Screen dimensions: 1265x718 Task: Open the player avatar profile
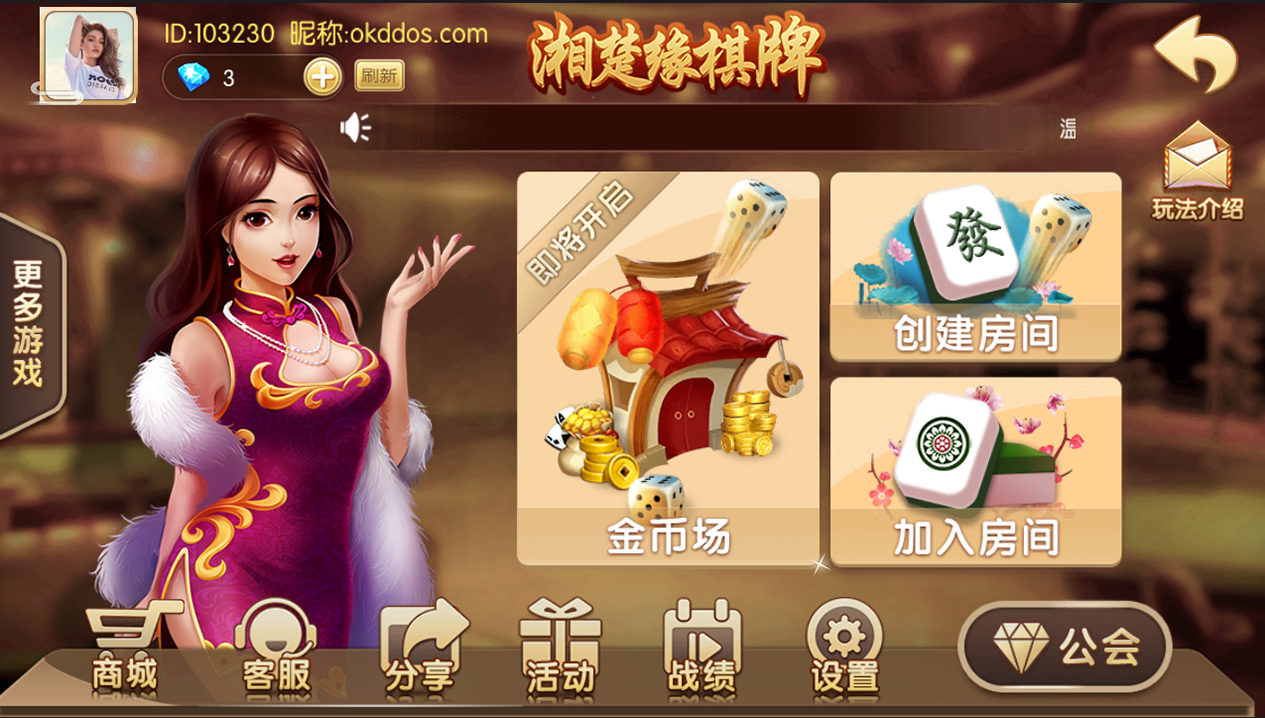pyautogui.click(x=88, y=55)
